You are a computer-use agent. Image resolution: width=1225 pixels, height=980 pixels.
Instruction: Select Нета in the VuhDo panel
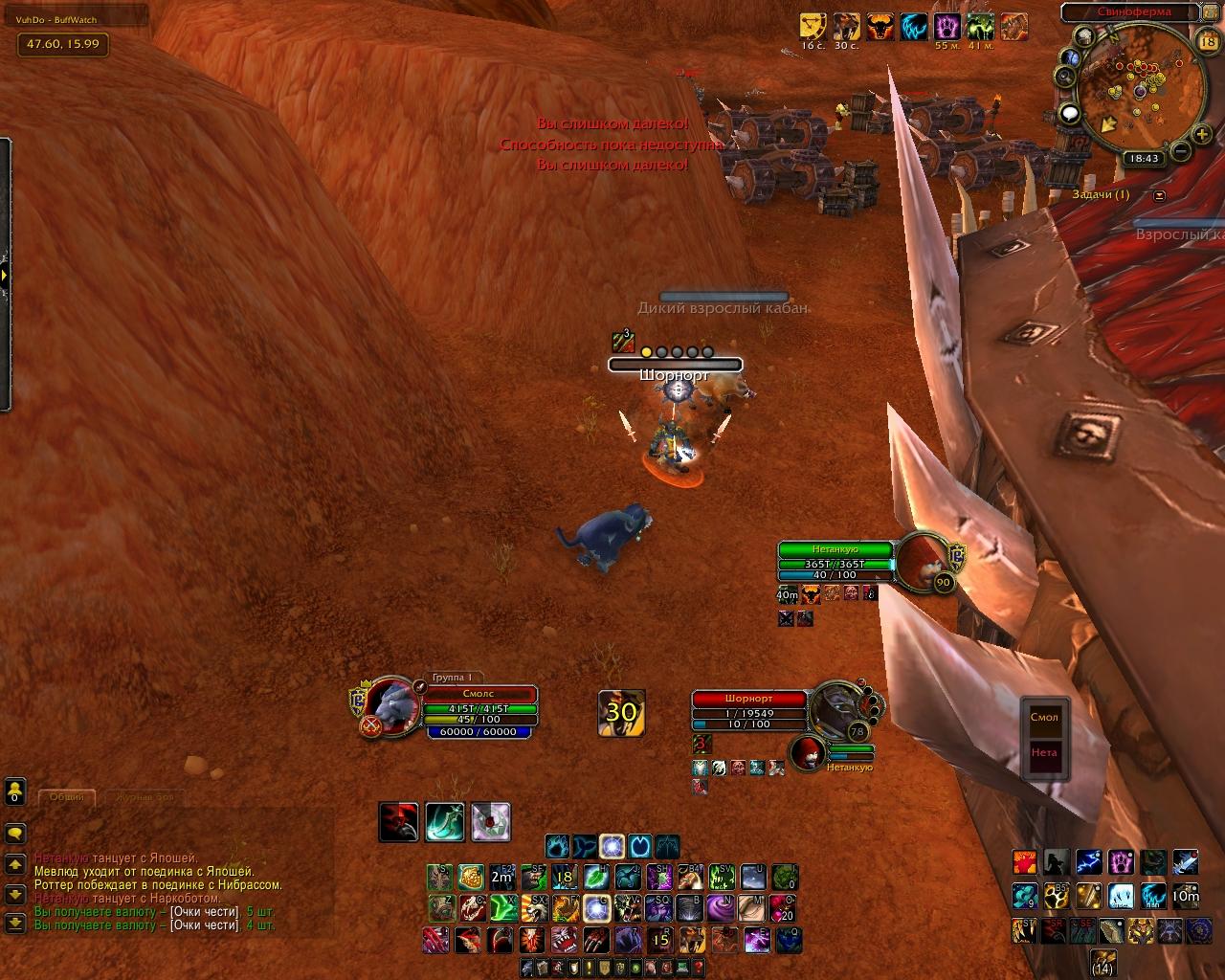1044,752
